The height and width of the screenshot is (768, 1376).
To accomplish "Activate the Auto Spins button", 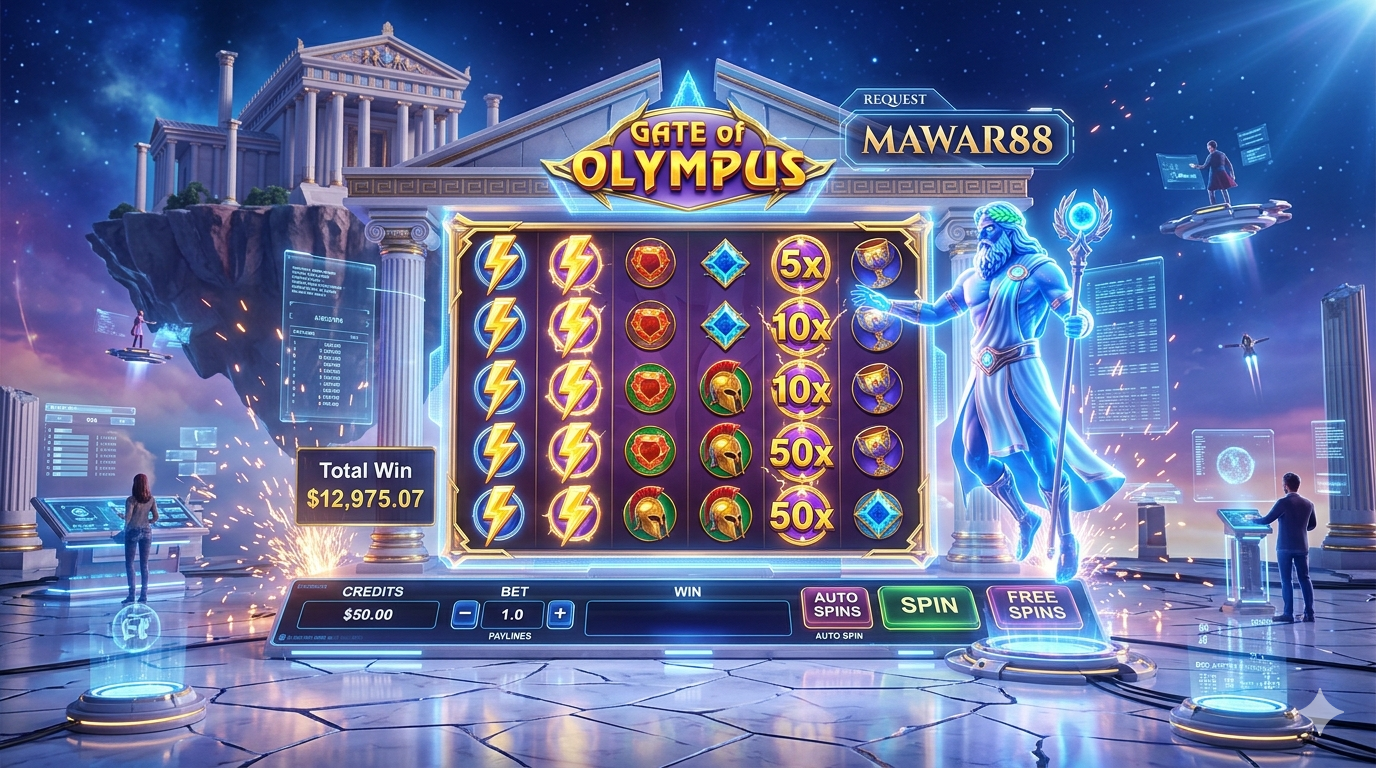I will (837, 606).
